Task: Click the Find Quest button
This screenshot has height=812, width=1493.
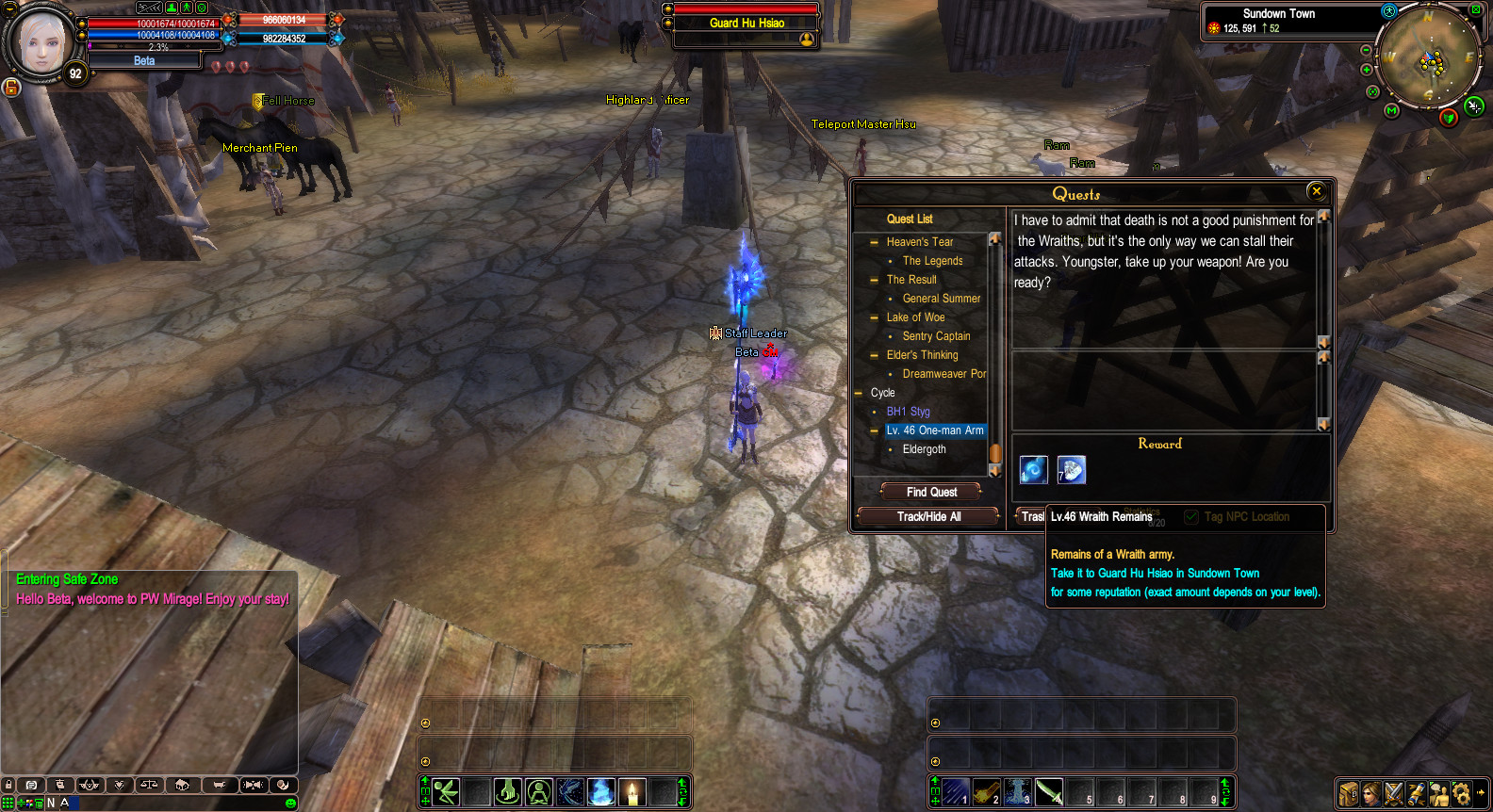Action: 931,492
